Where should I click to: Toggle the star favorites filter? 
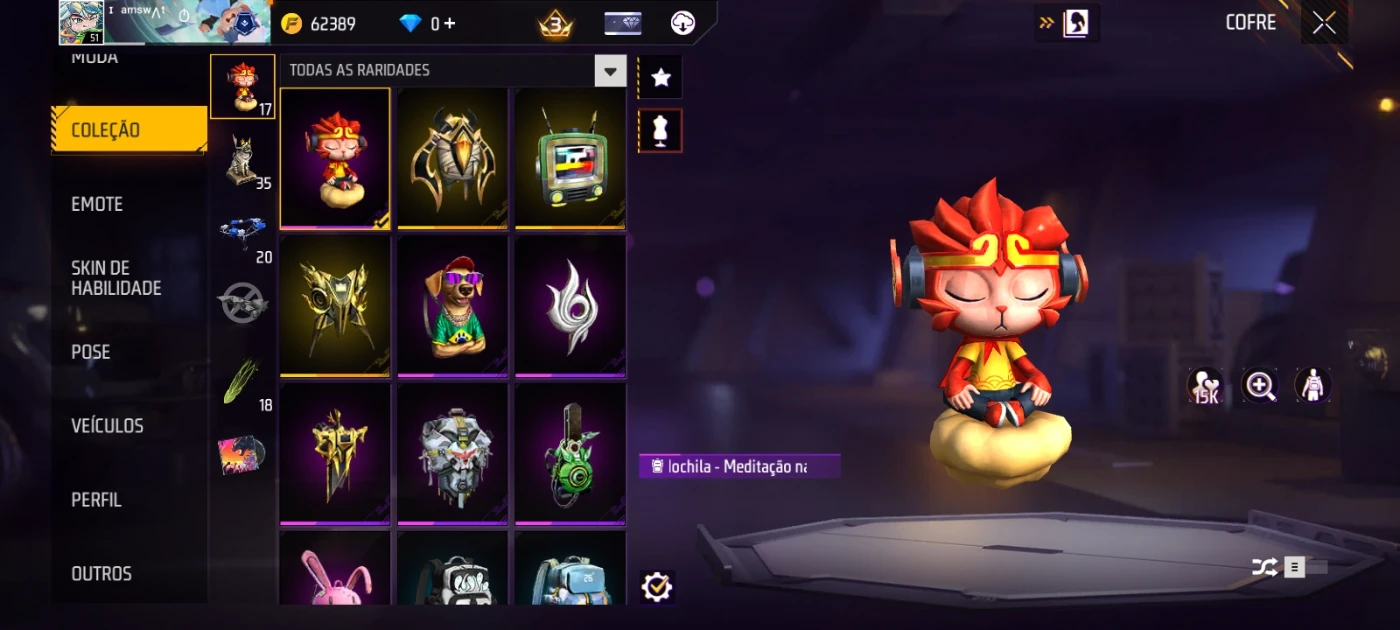pyautogui.click(x=660, y=78)
